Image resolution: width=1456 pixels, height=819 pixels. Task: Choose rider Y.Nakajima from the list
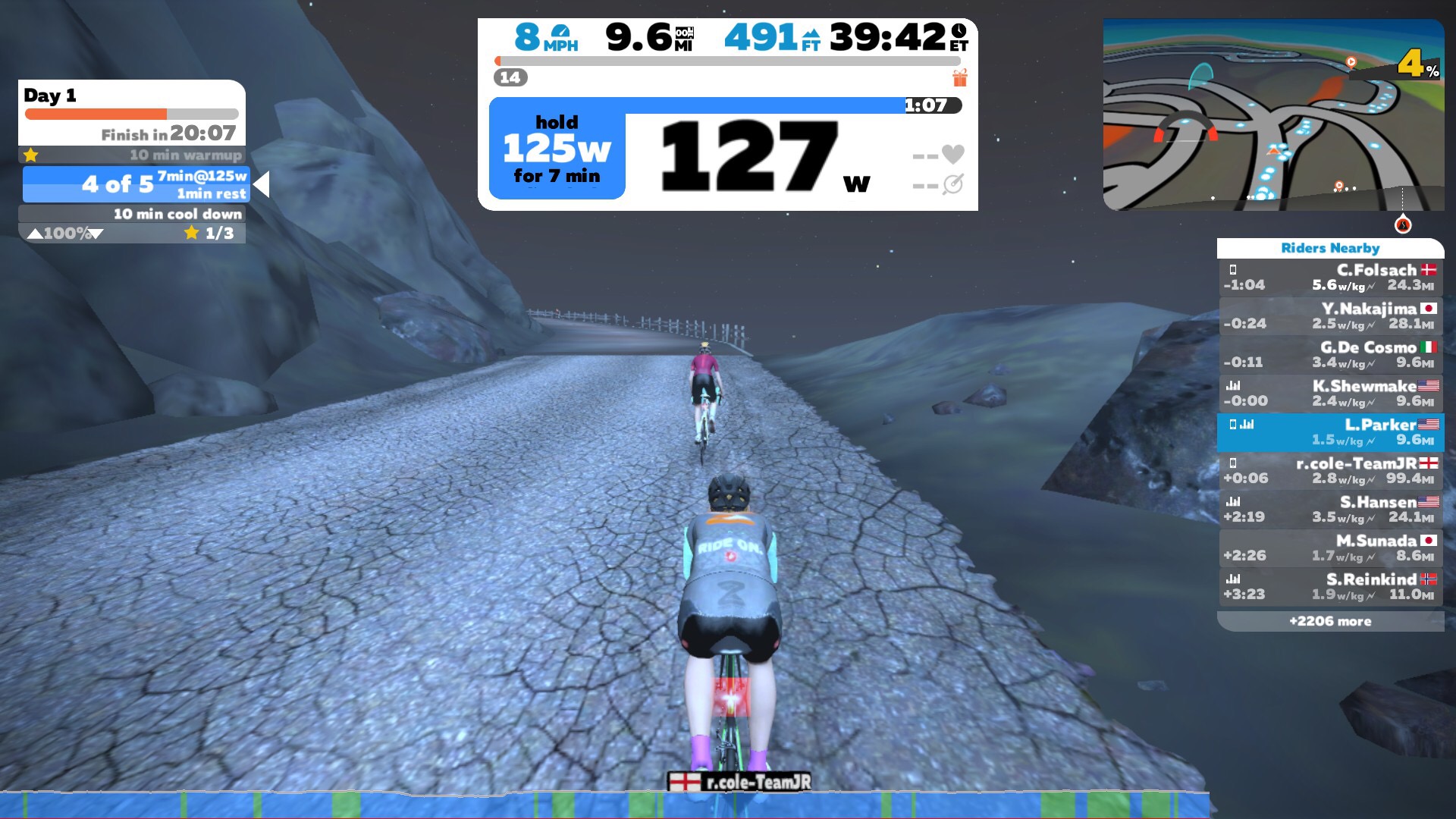tap(1330, 316)
